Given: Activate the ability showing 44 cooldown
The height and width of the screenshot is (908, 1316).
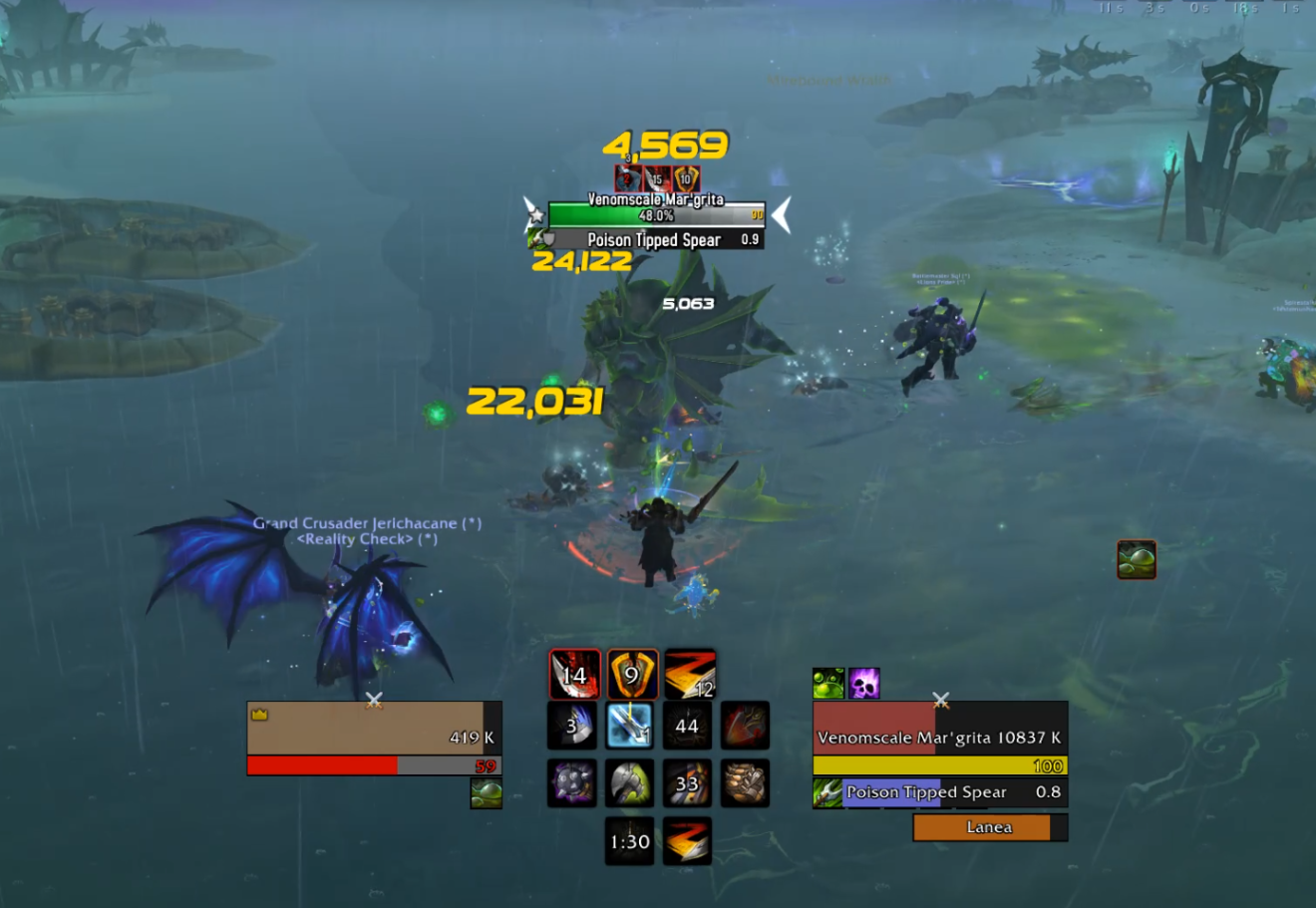Looking at the screenshot, I should tap(687, 725).
